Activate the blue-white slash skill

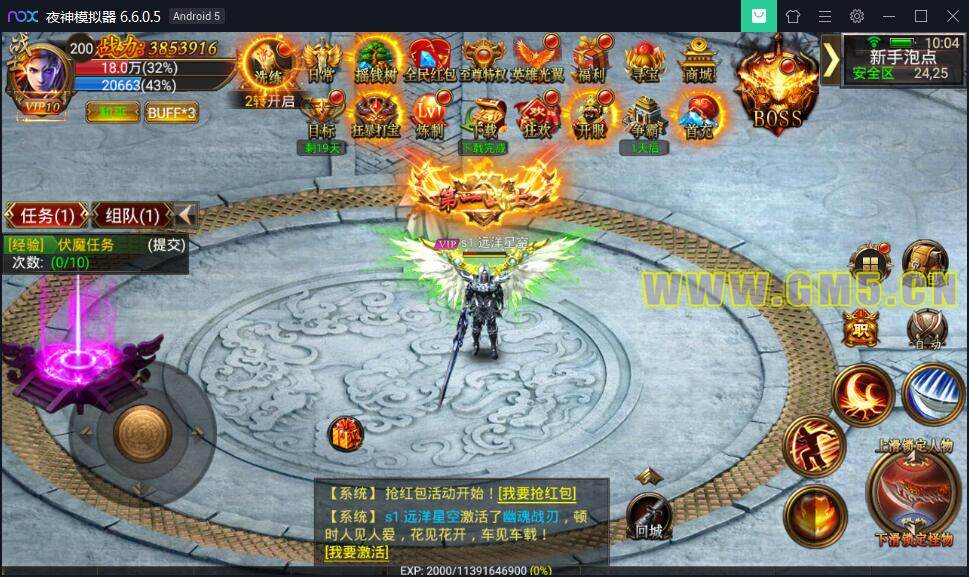tap(931, 391)
